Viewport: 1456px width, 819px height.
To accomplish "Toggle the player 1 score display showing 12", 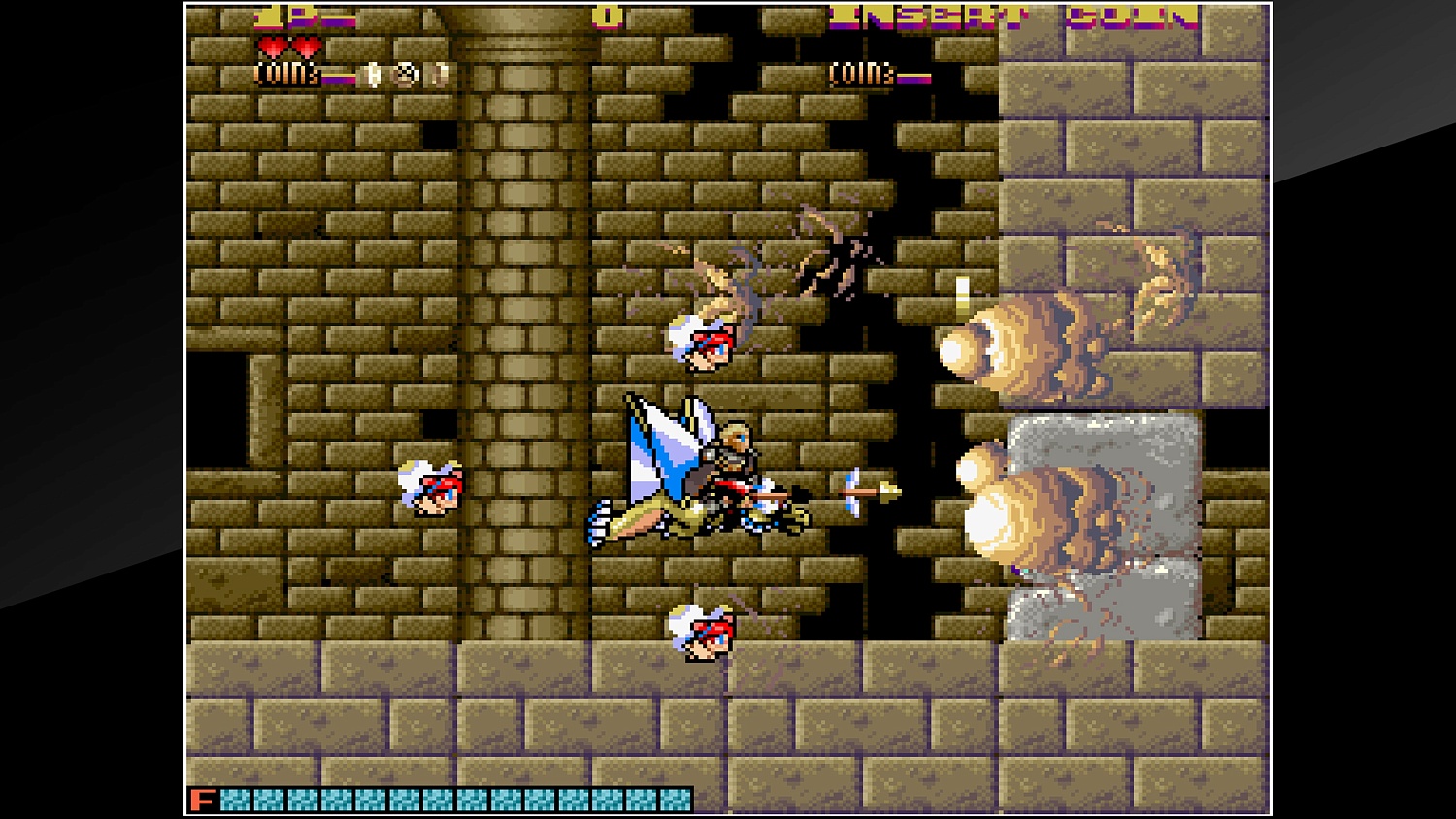I will pos(279,17).
